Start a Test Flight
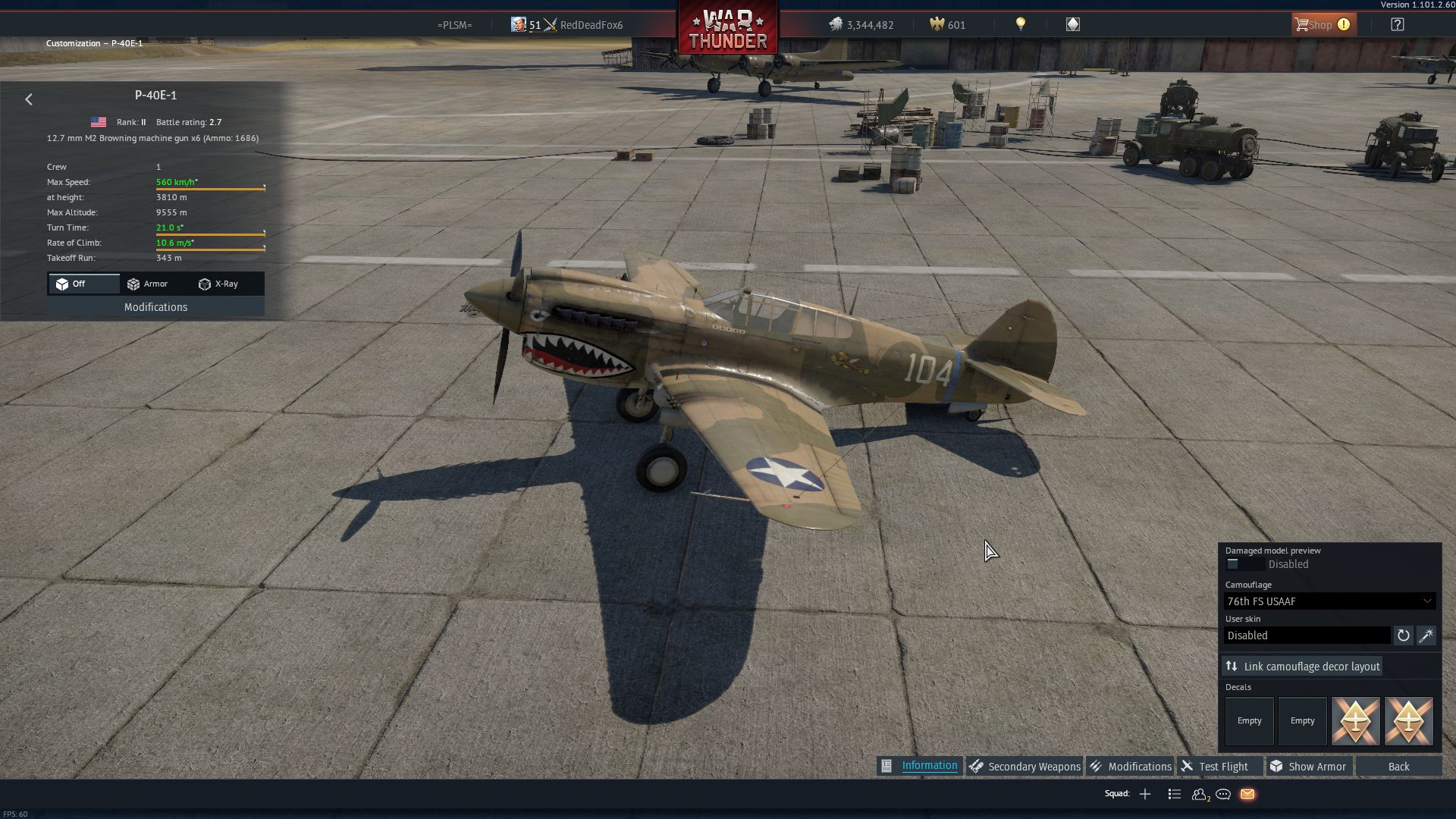Image resolution: width=1456 pixels, height=819 pixels. coord(1215,767)
